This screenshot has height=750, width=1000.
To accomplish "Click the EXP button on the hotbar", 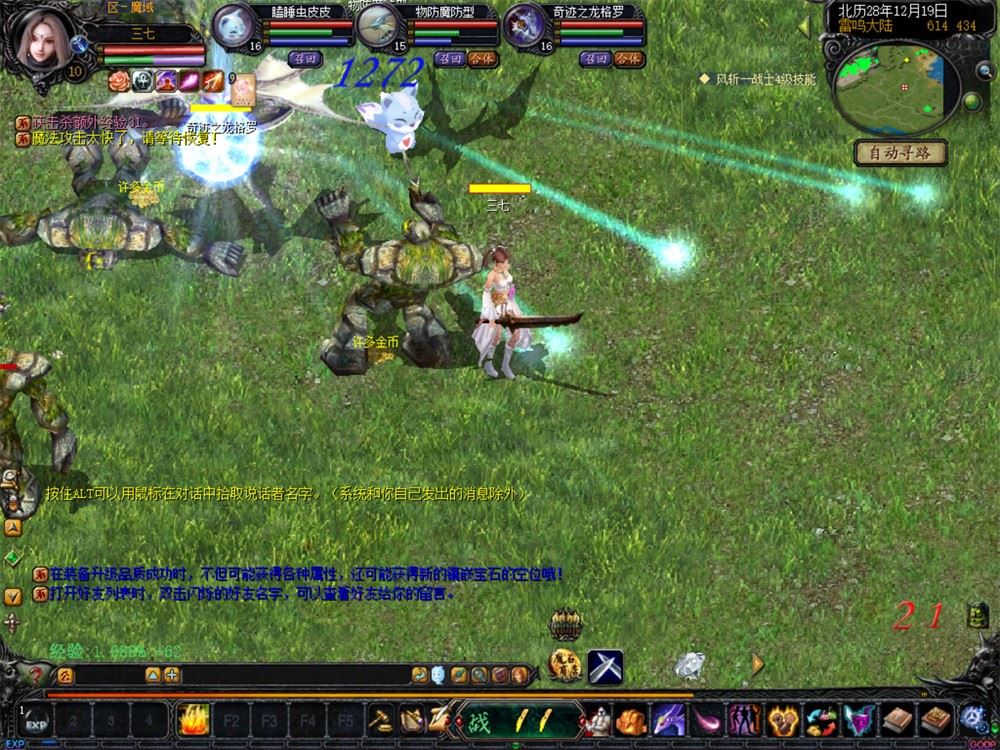I will pyautogui.click(x=36, y=721).
